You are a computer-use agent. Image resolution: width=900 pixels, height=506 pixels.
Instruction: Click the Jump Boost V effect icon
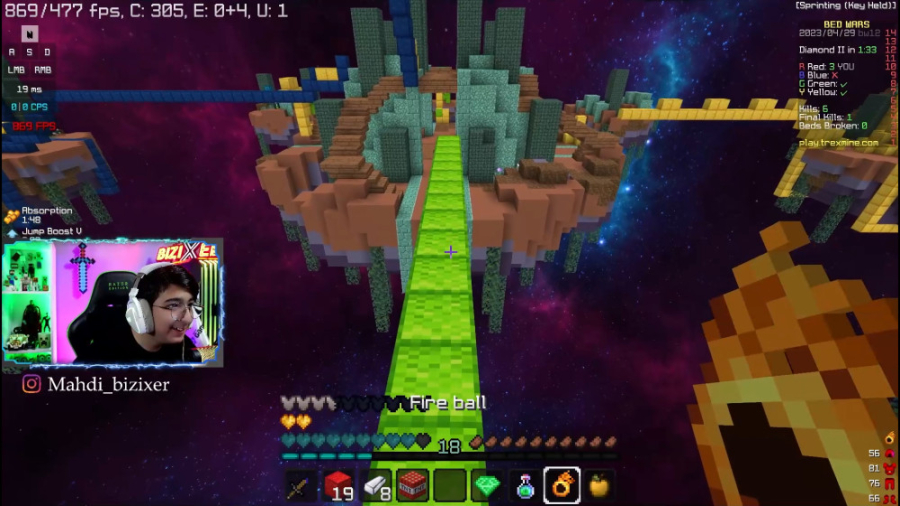click(x=12, y=232)
